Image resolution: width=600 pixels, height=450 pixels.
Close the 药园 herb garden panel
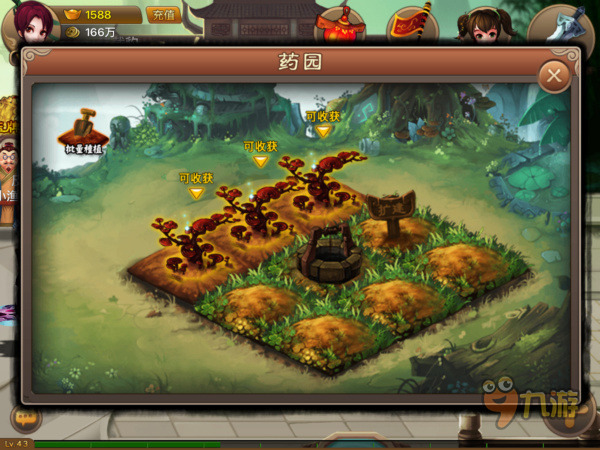click(553, 76)
